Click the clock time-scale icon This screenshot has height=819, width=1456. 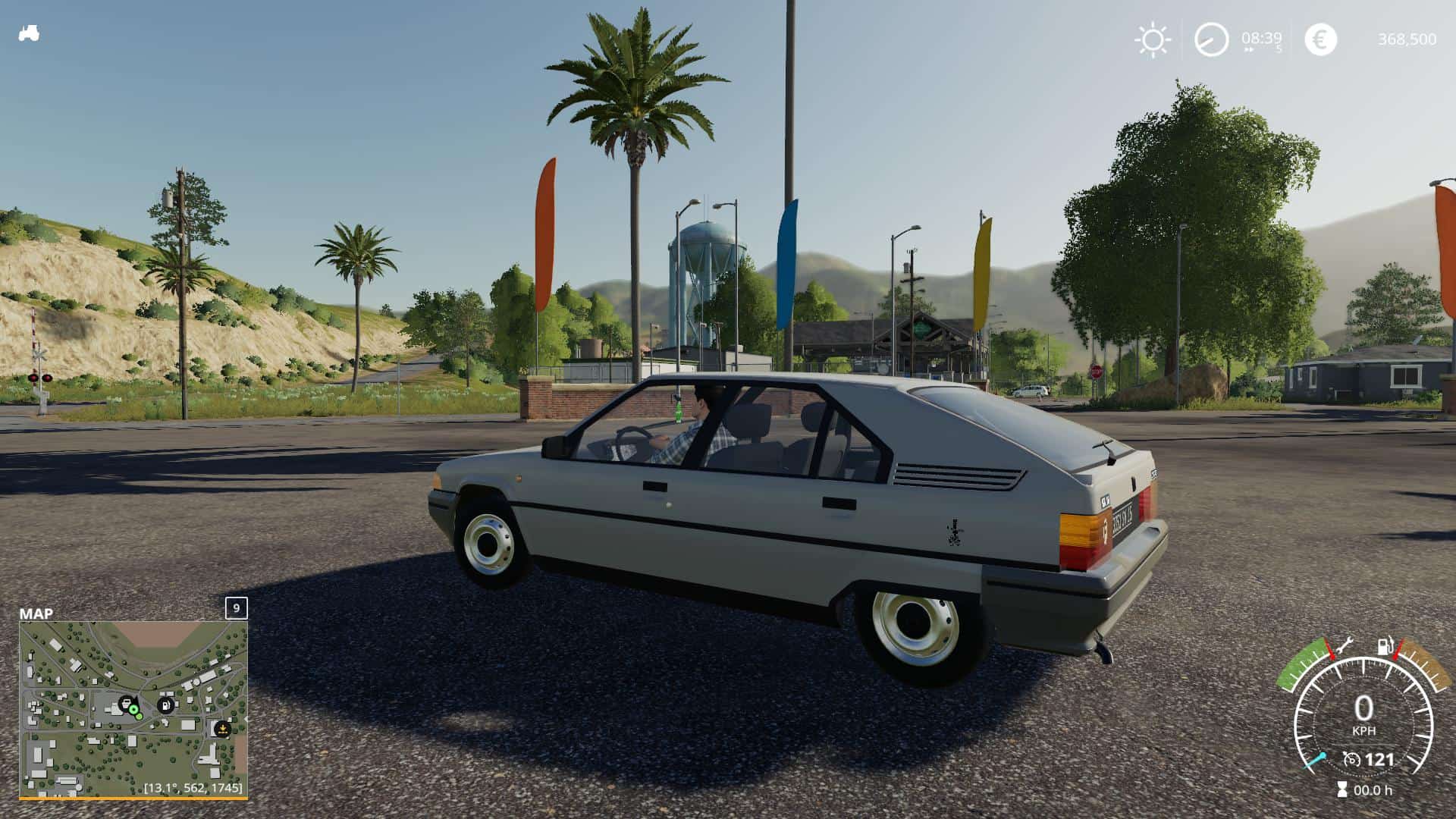(1211, 39)
